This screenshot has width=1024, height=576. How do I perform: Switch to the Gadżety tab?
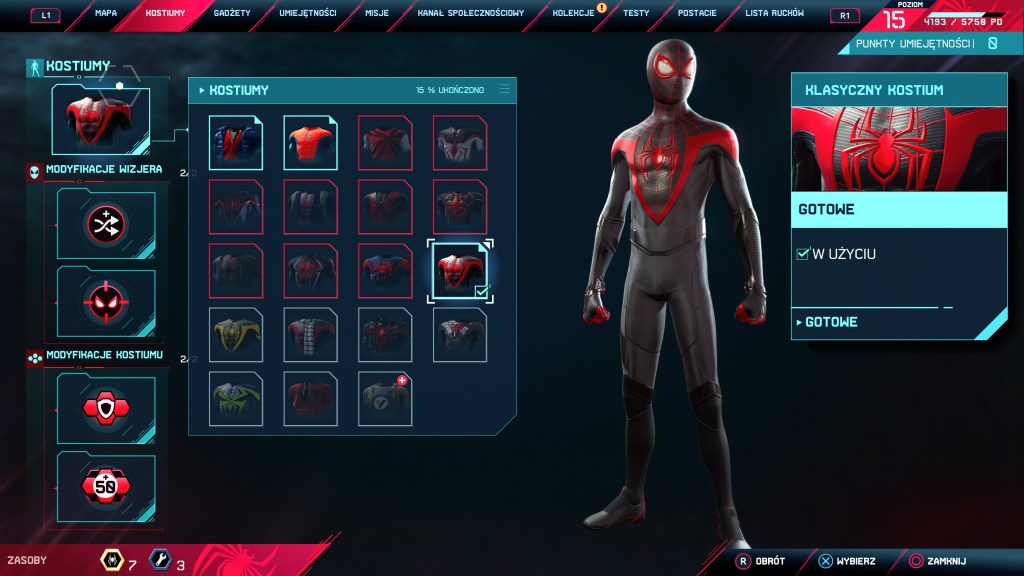coord(231,14)
